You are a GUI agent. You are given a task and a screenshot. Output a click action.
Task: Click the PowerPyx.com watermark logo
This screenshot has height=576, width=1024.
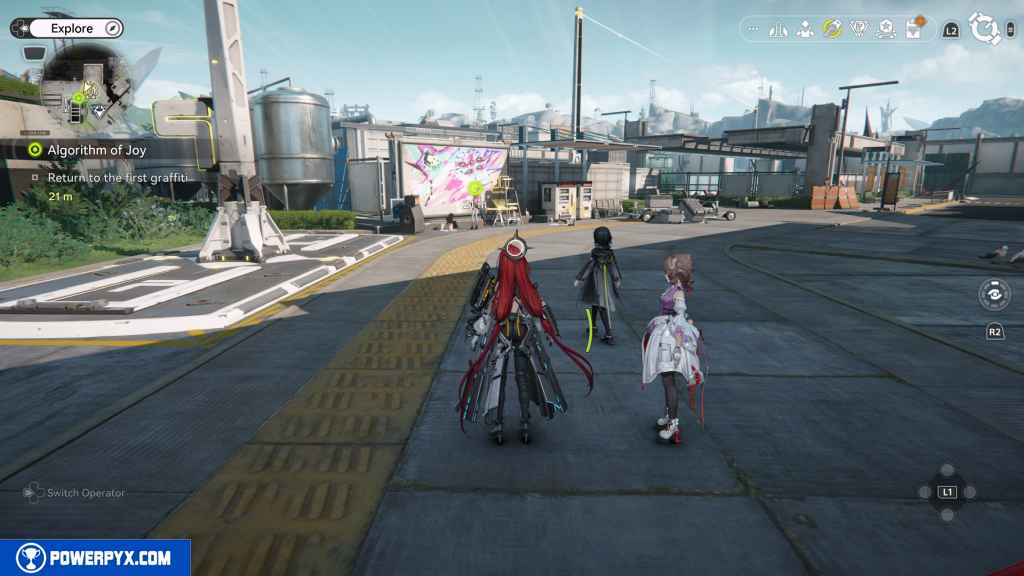(x=95, y=558)
